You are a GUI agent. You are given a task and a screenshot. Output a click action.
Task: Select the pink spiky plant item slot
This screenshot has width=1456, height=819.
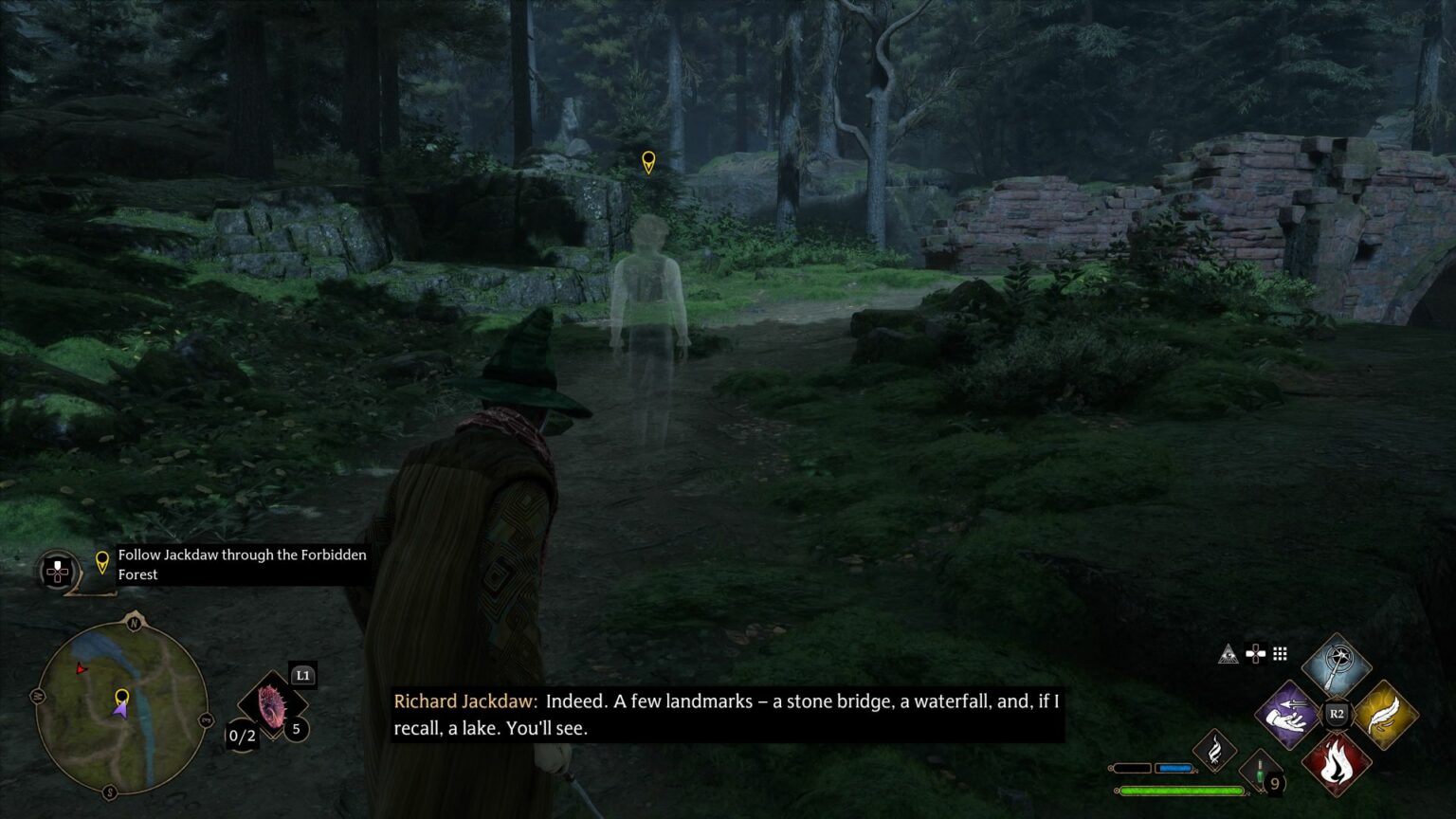coord(272,708)
